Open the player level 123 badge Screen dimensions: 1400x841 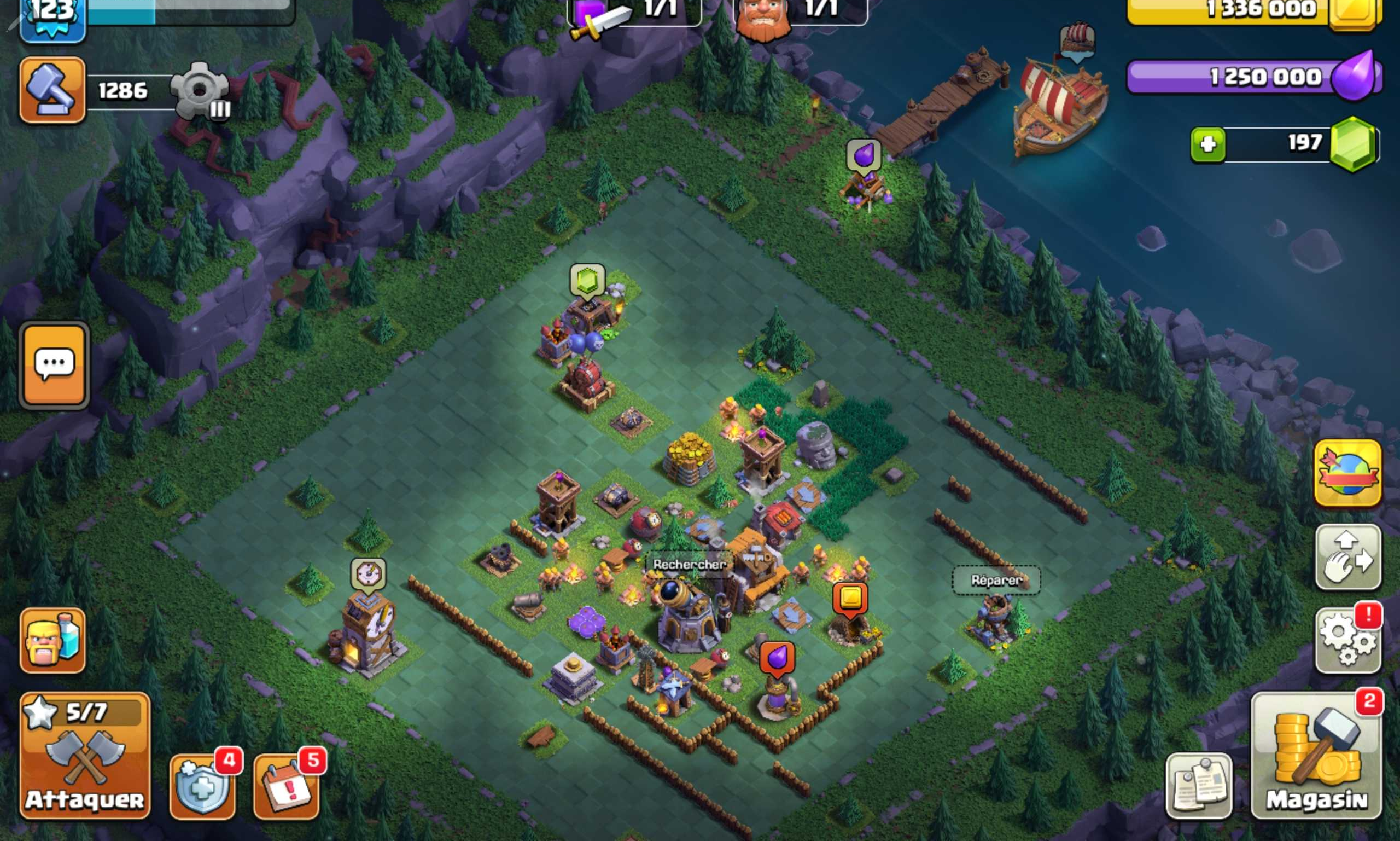click(x=52, y=17)
